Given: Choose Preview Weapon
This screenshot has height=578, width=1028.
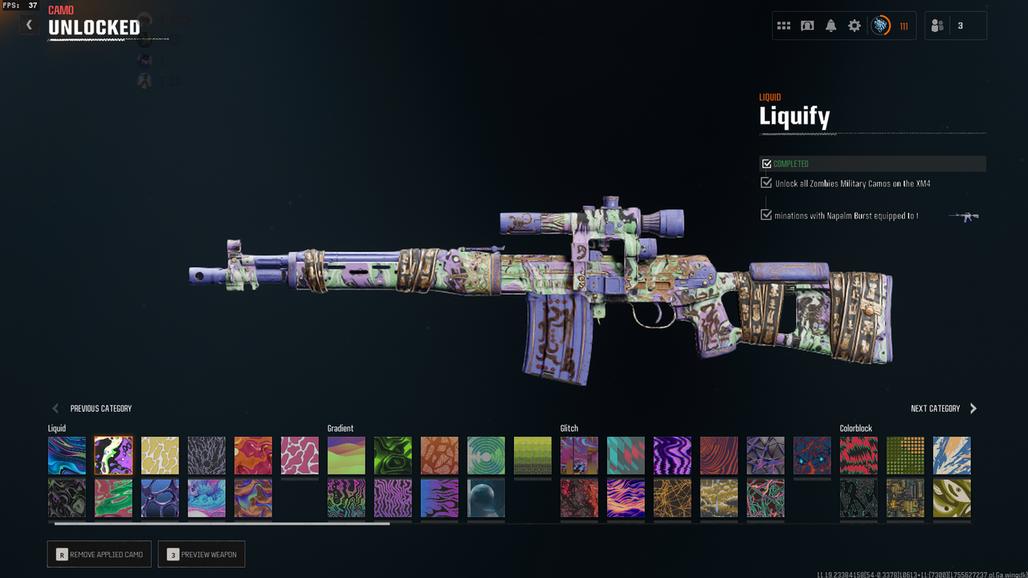Looking at the screenshot, I should pyautogui.click(x=201, y=554).
